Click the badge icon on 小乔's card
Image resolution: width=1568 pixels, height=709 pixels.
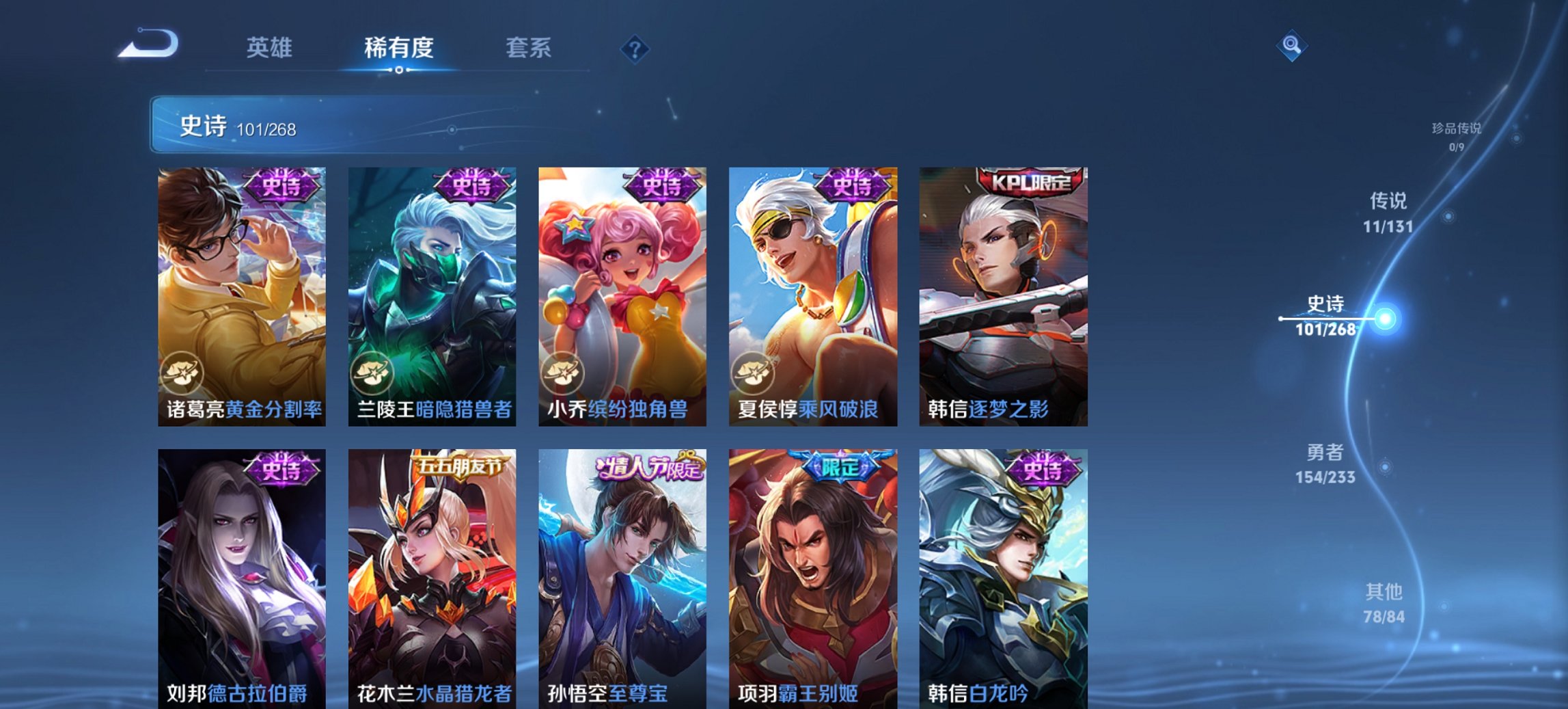click(x=564, y=374)
